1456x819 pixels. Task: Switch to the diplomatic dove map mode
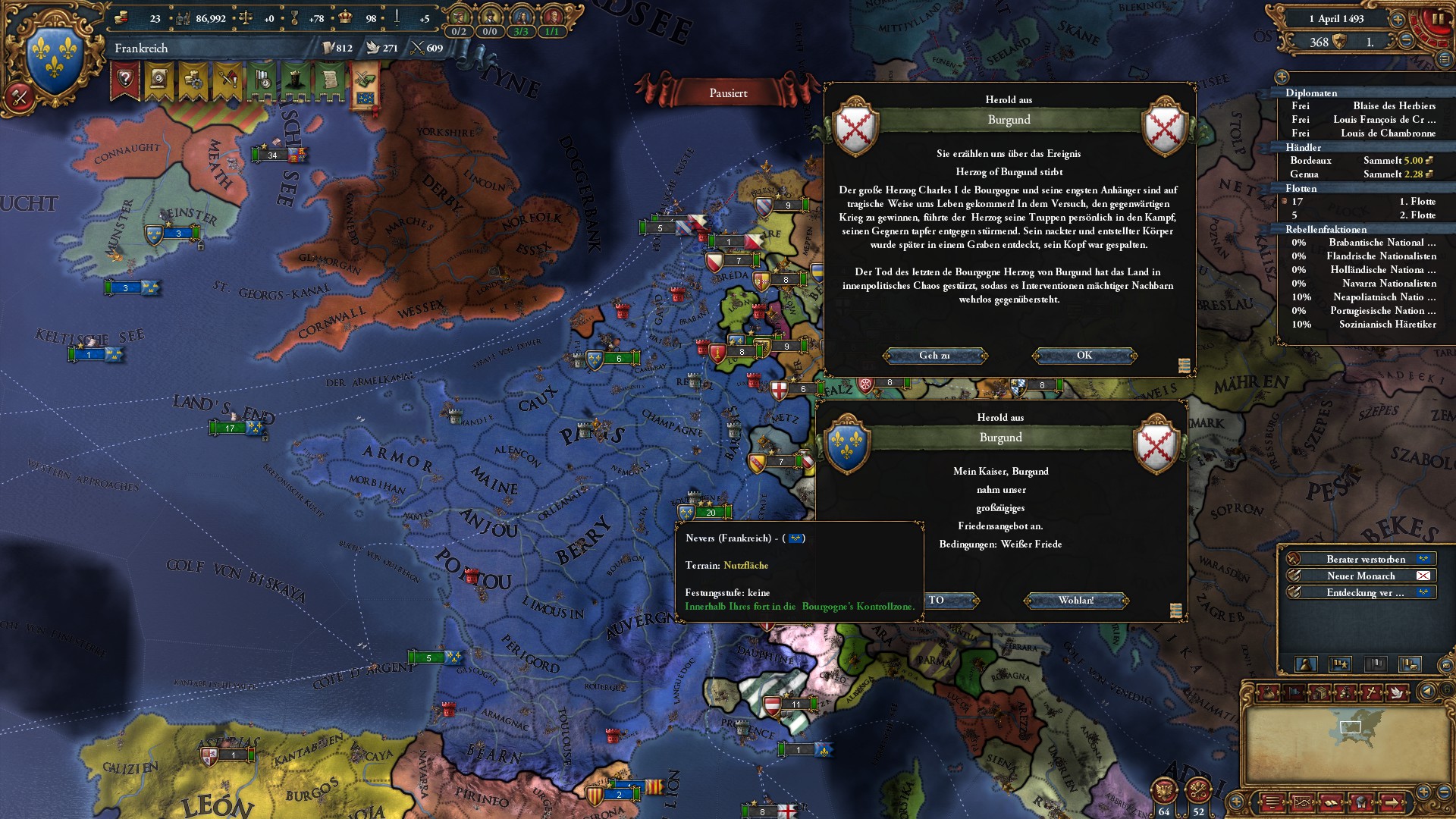click(1396, 692)
